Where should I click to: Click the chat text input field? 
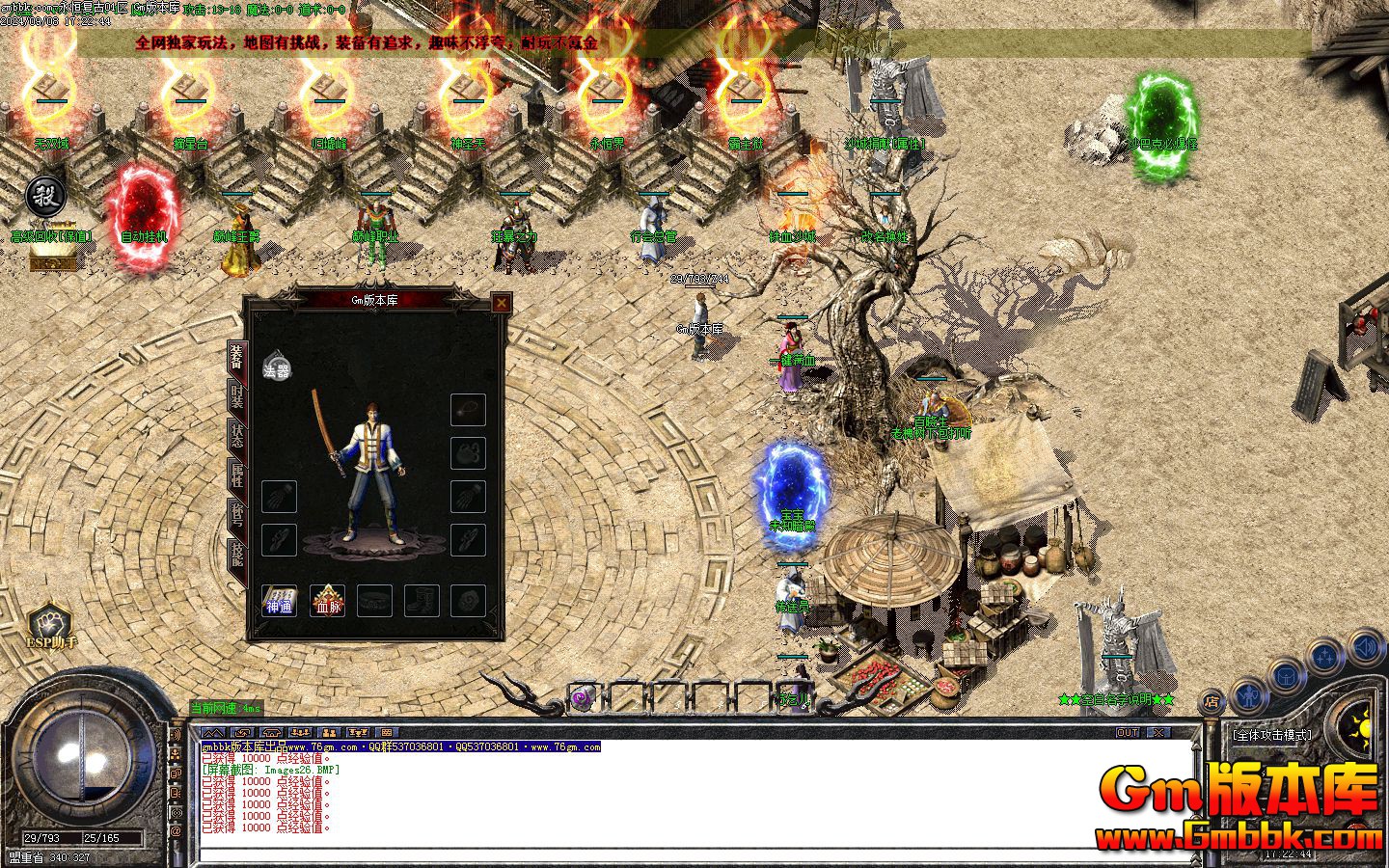point(694,854)
